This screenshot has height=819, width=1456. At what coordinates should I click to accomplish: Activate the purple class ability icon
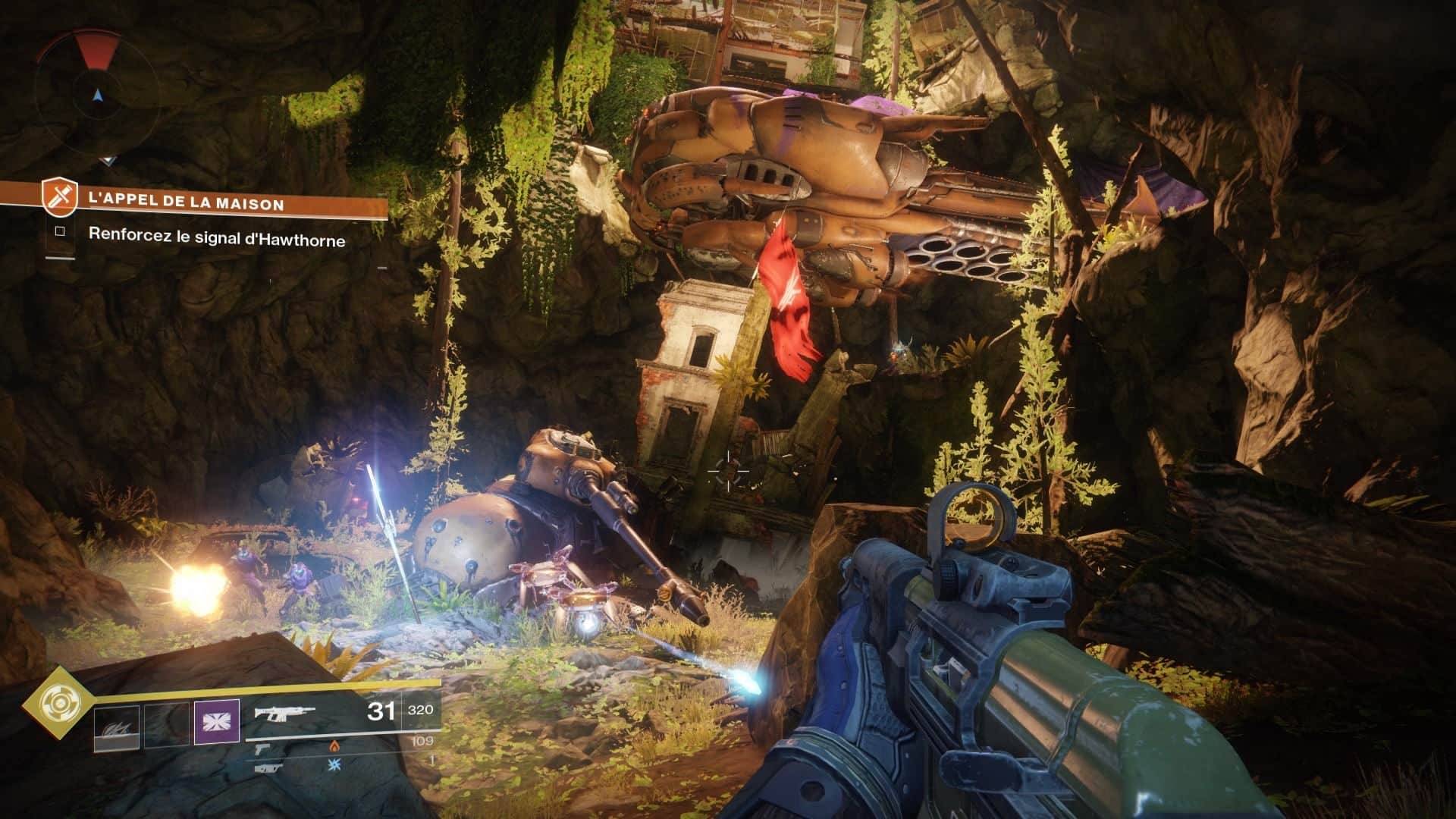[217, 721]
